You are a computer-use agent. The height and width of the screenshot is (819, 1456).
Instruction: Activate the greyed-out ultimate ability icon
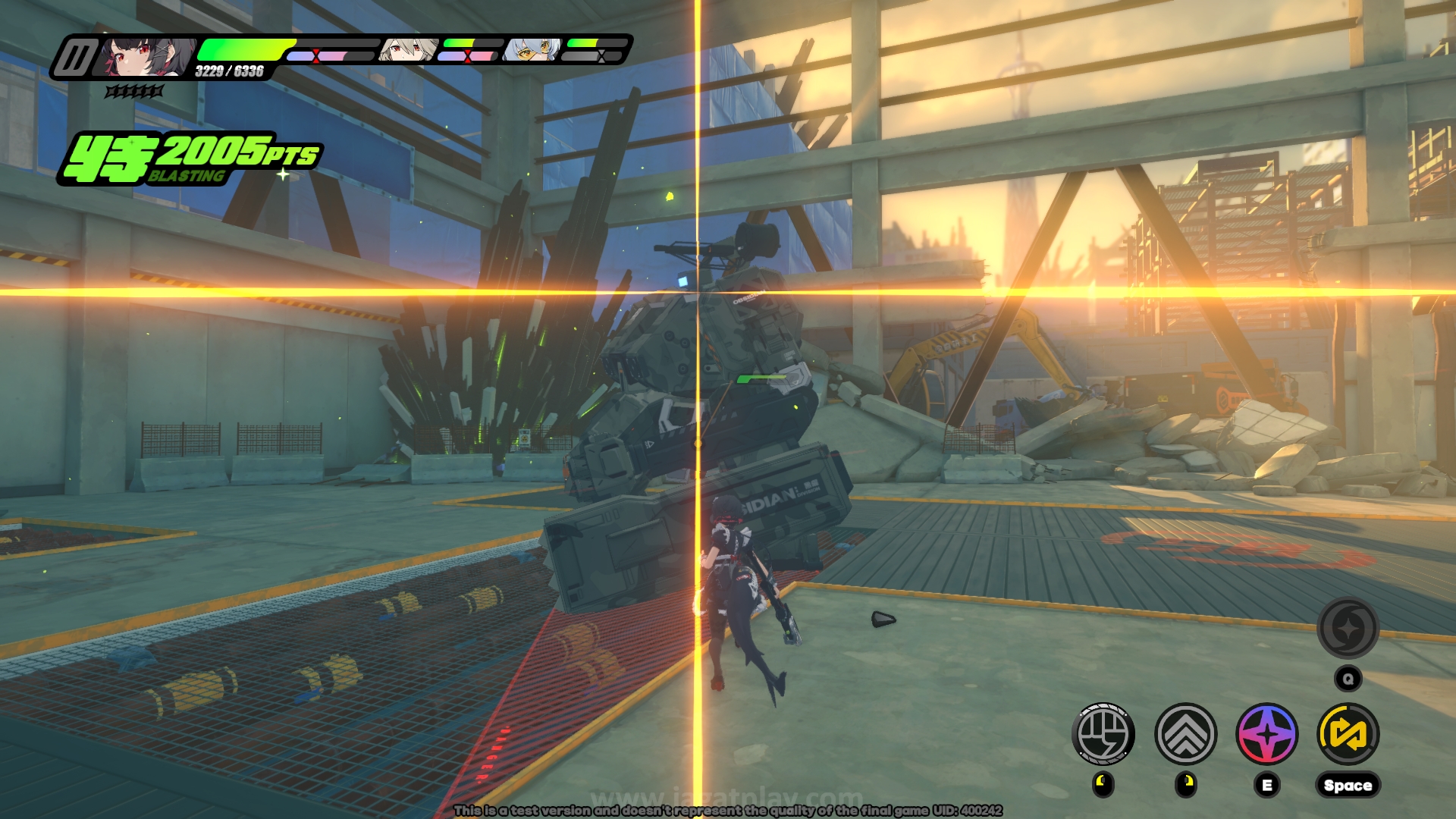(1348, 628)
